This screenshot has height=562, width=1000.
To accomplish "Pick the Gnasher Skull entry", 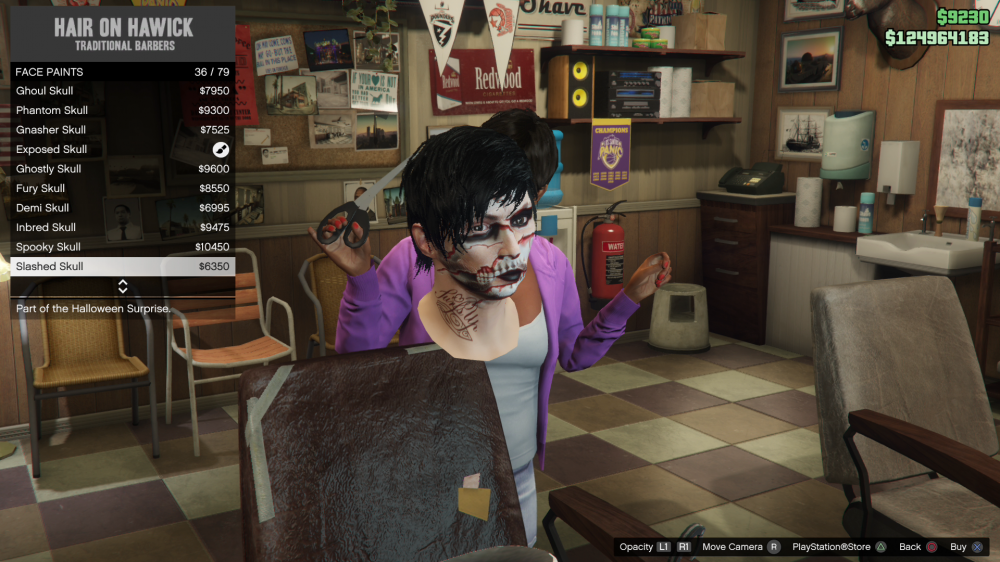I will click(x=122, y=130).
